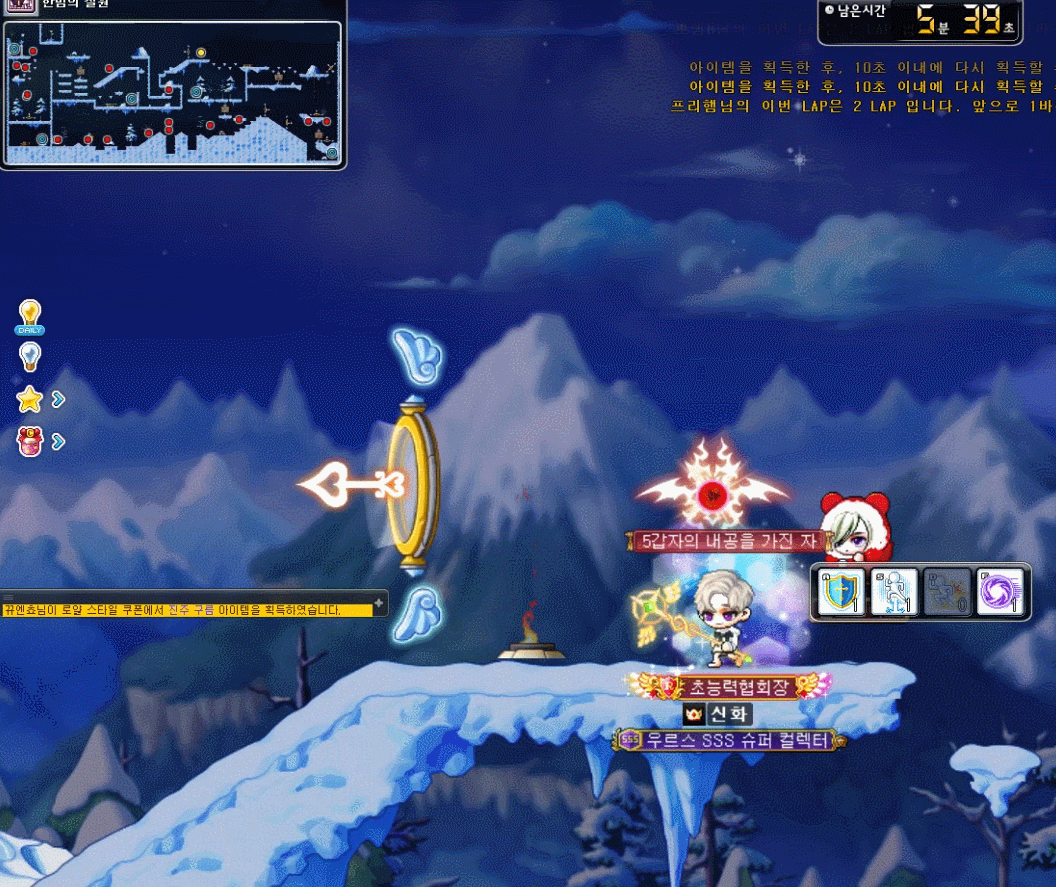Activate the blue shield skill

[x=842, y=593]
